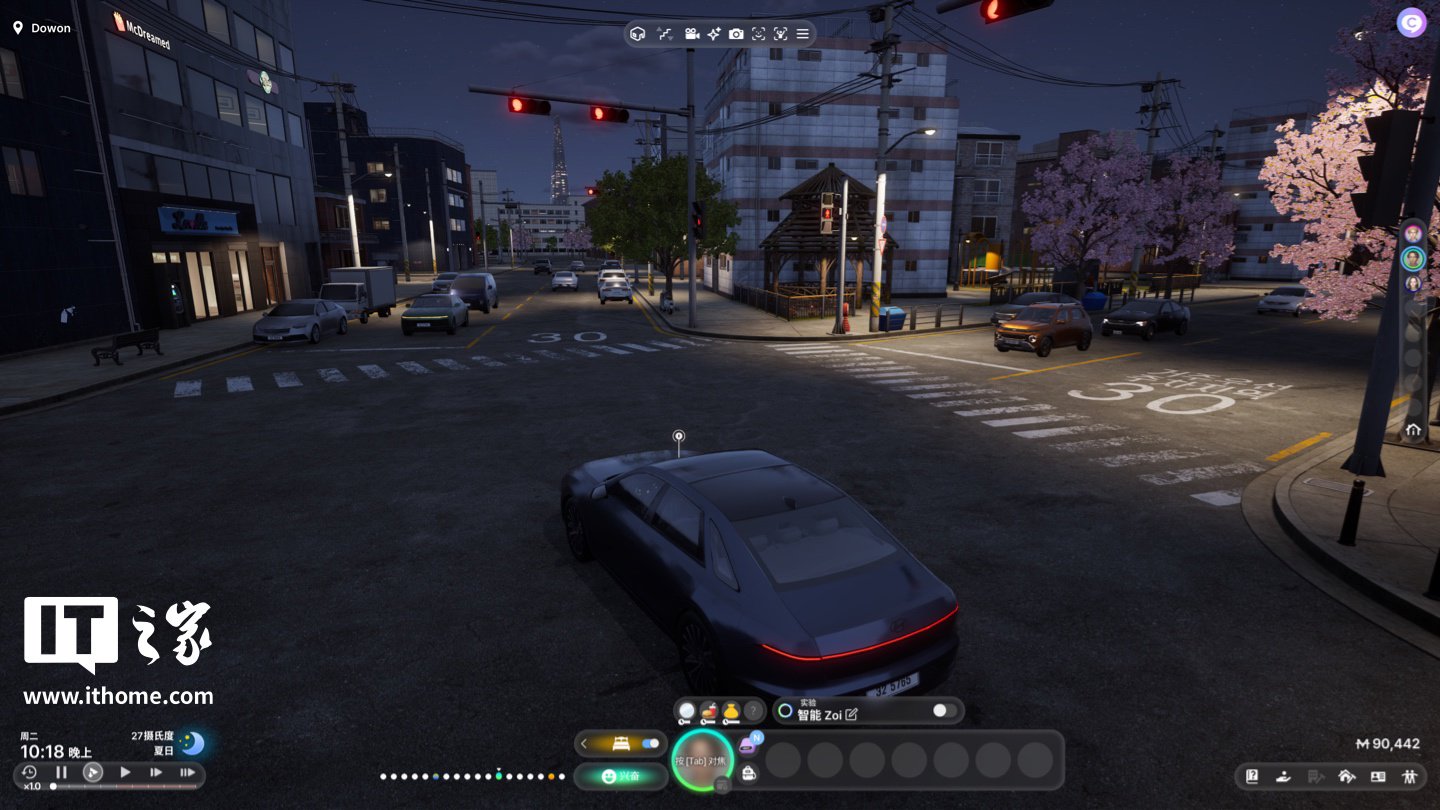Activate the body motion capture icon

781,34
